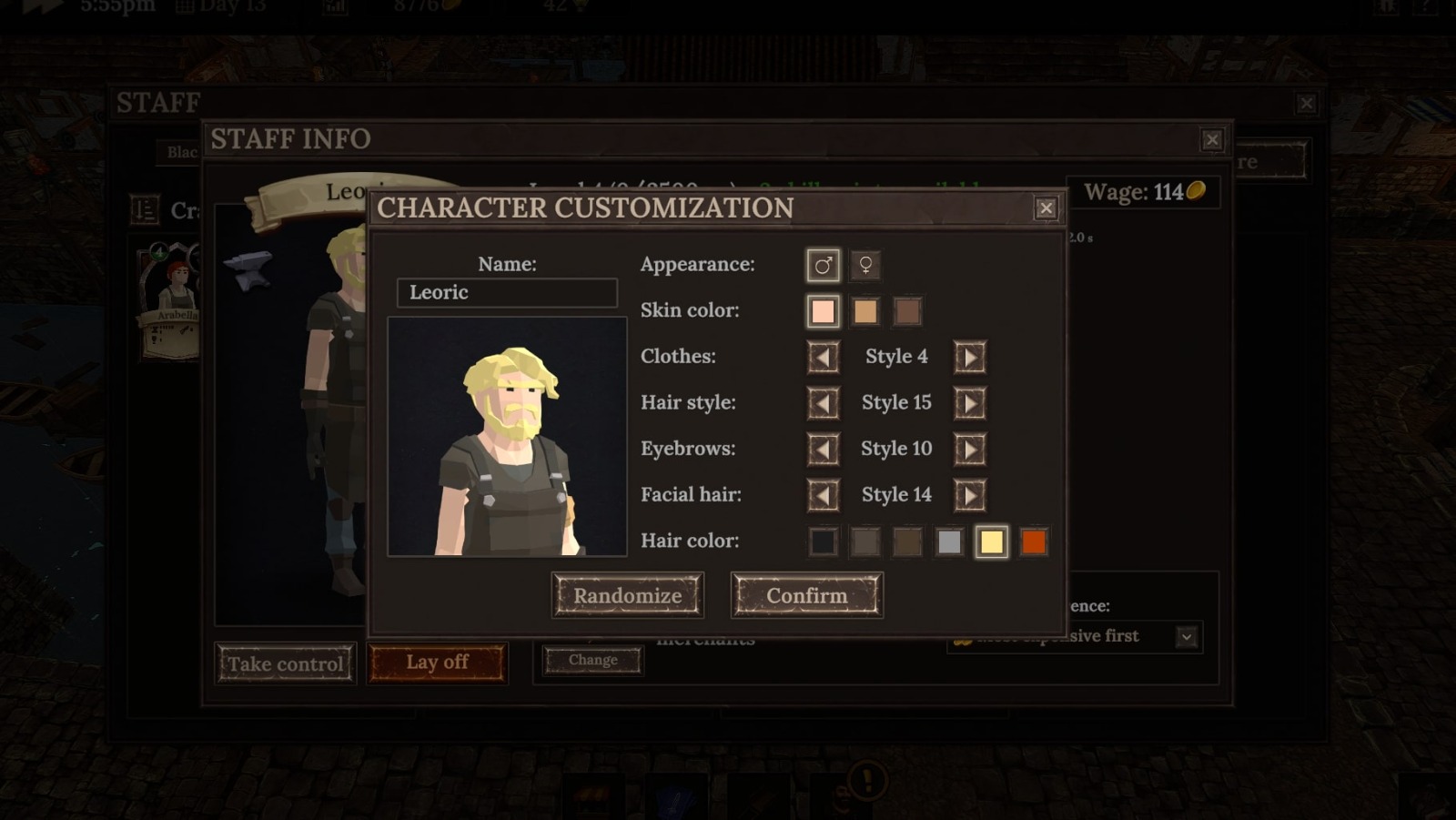Click Lay off to dismiss Leoric
The width and height of the screenshot is (1456, 820).
click(x=437, y=663)
